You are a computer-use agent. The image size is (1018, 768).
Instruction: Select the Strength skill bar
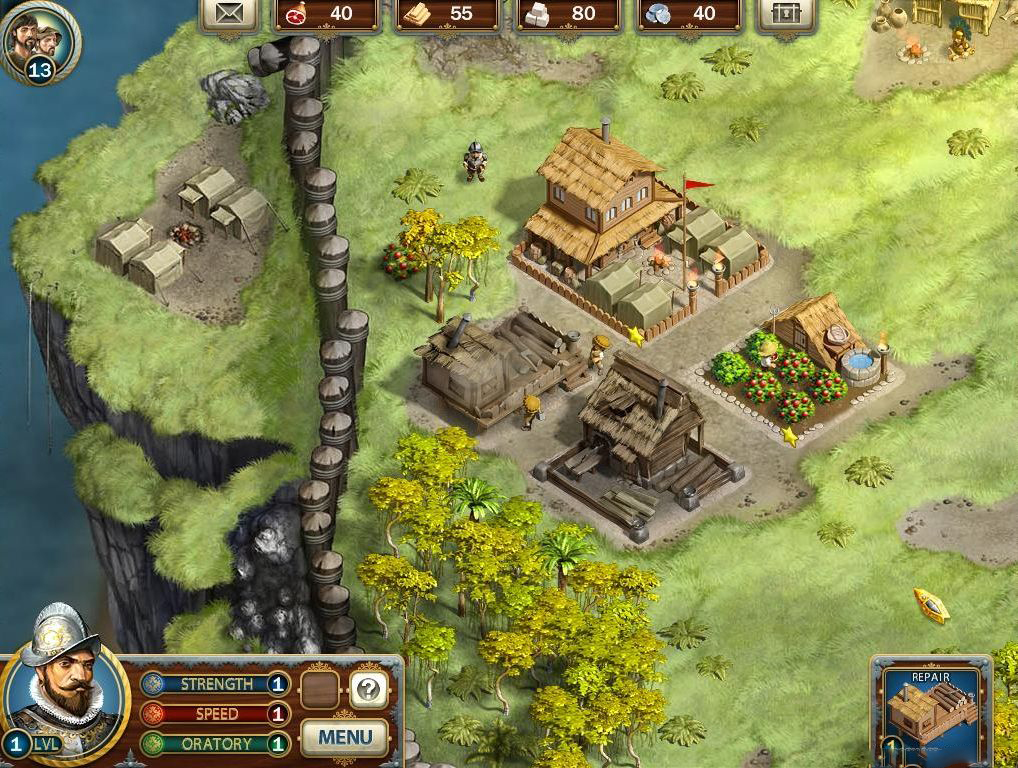point(216,684)
